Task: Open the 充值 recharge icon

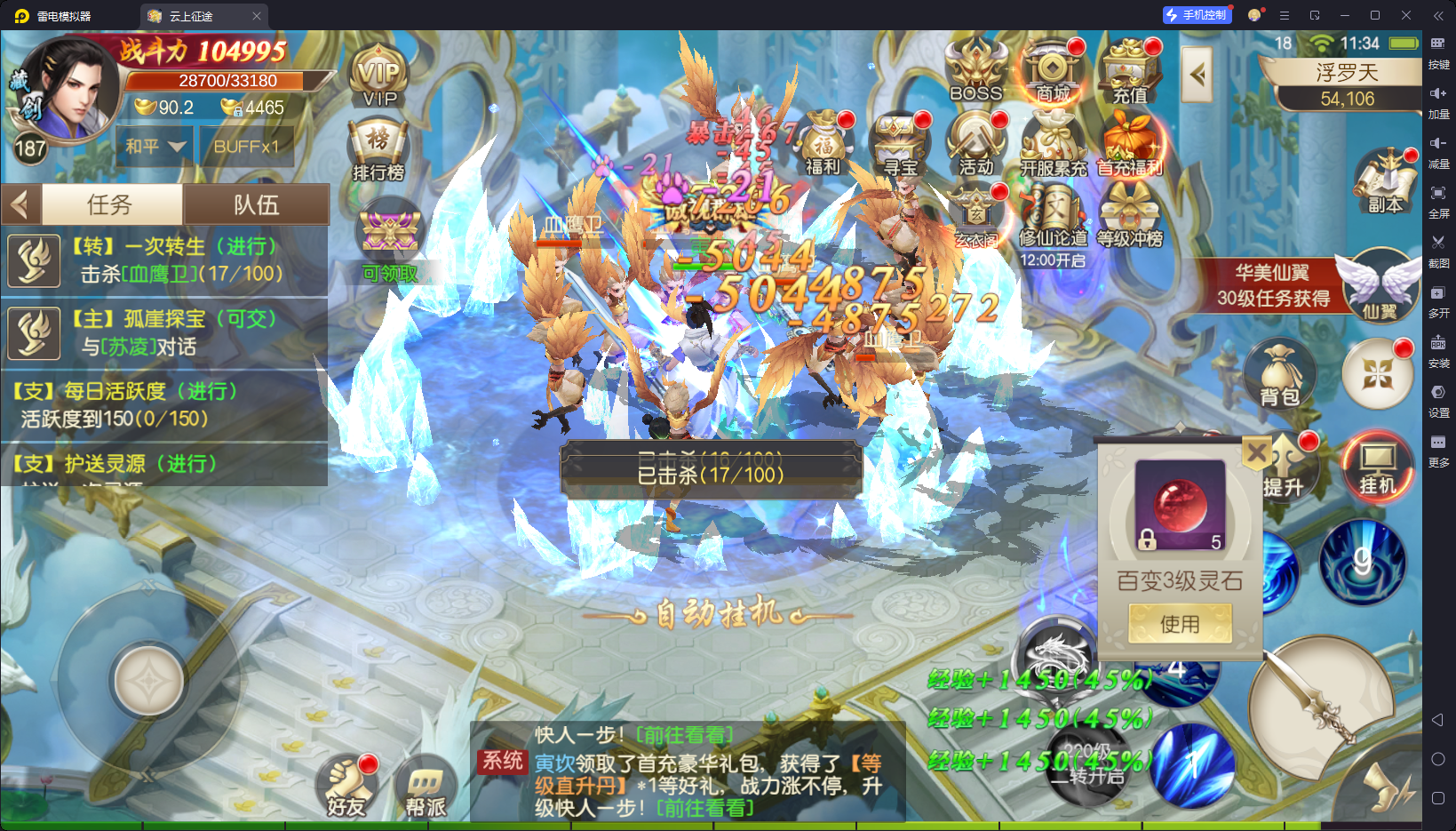Action: point(1130,71)
